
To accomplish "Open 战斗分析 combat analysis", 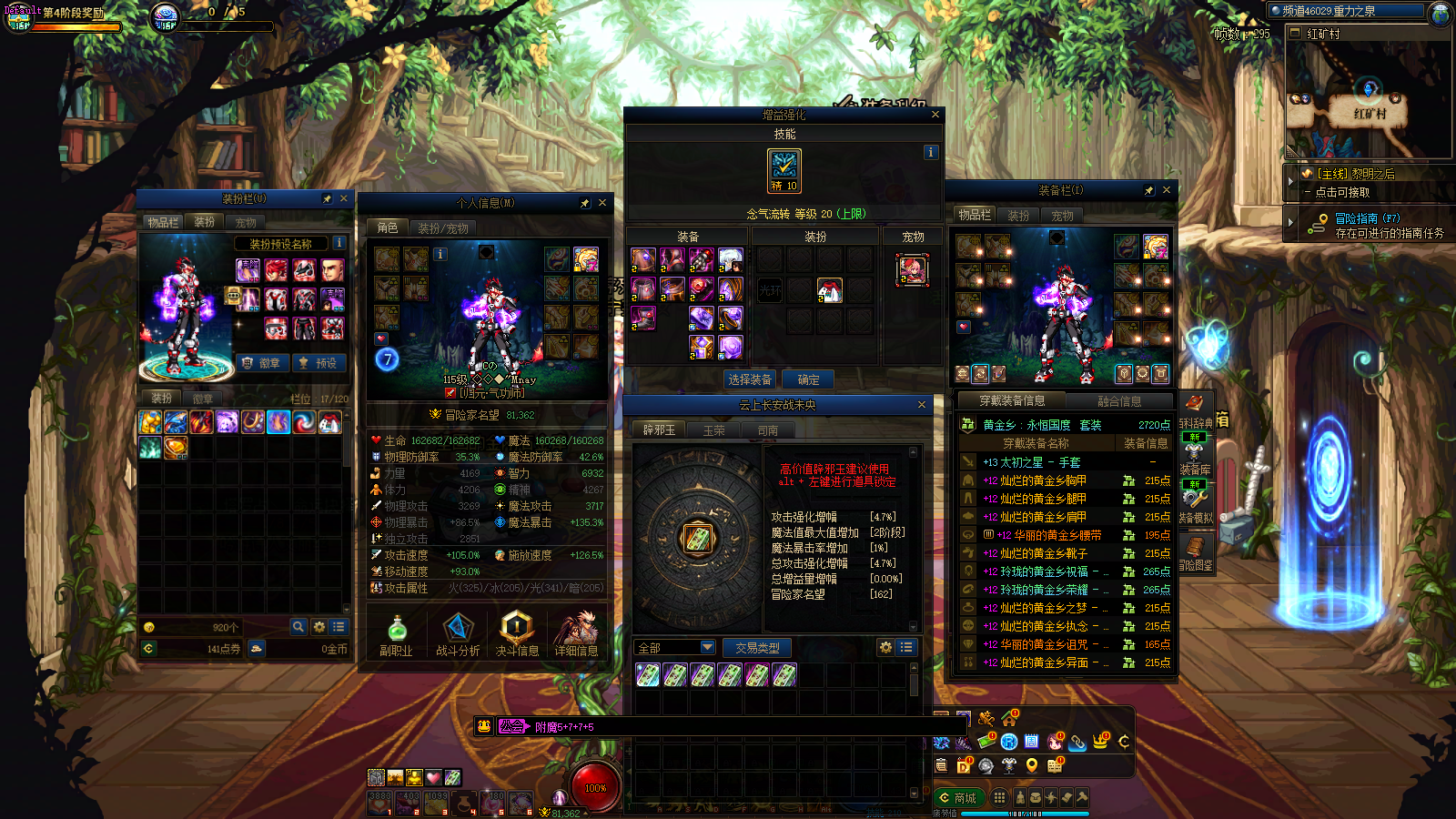I will pos(458,634).
